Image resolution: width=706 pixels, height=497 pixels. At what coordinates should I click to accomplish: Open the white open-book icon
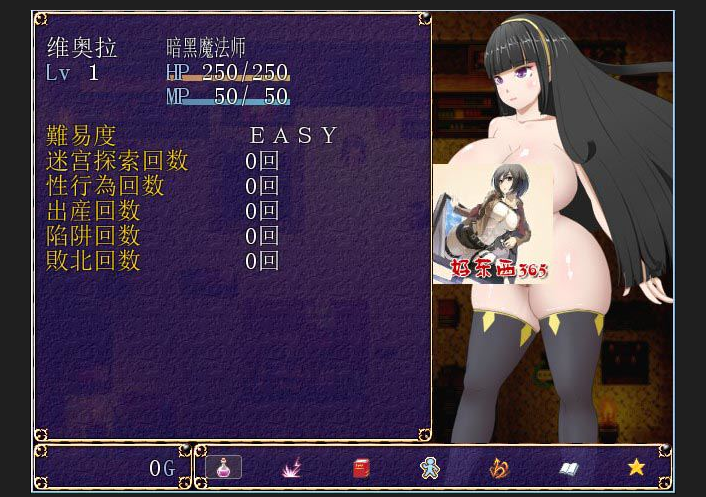coord(568,467)
